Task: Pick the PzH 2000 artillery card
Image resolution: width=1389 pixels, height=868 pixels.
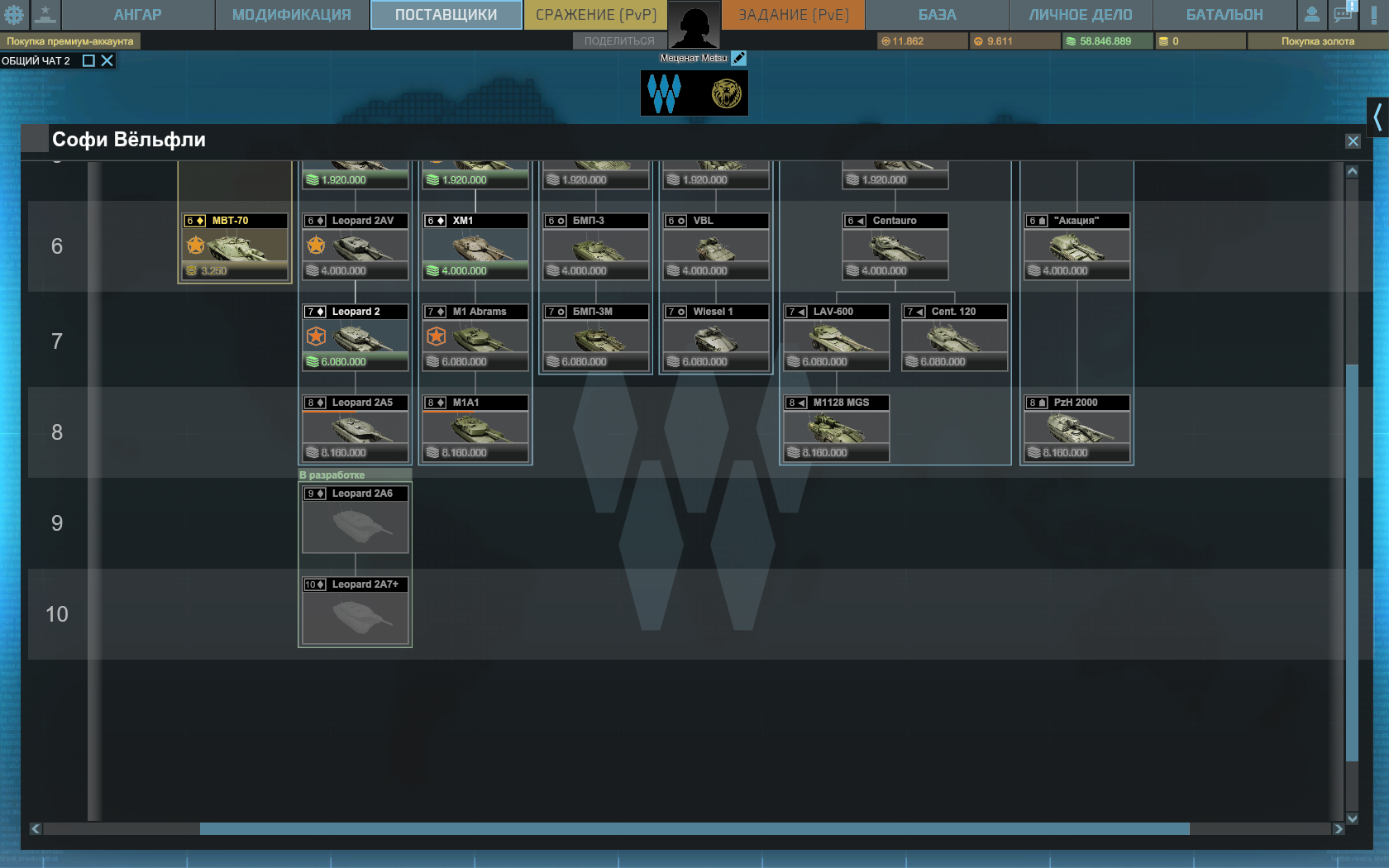Action: point(1076,428)
